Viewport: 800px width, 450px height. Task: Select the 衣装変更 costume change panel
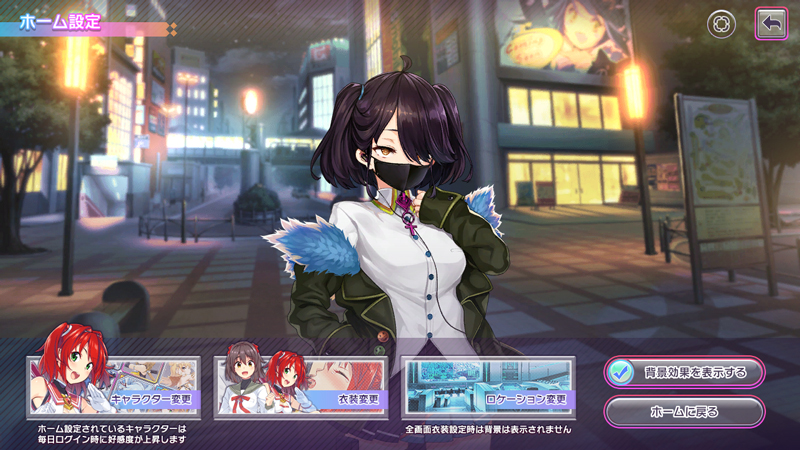point(300,386)
